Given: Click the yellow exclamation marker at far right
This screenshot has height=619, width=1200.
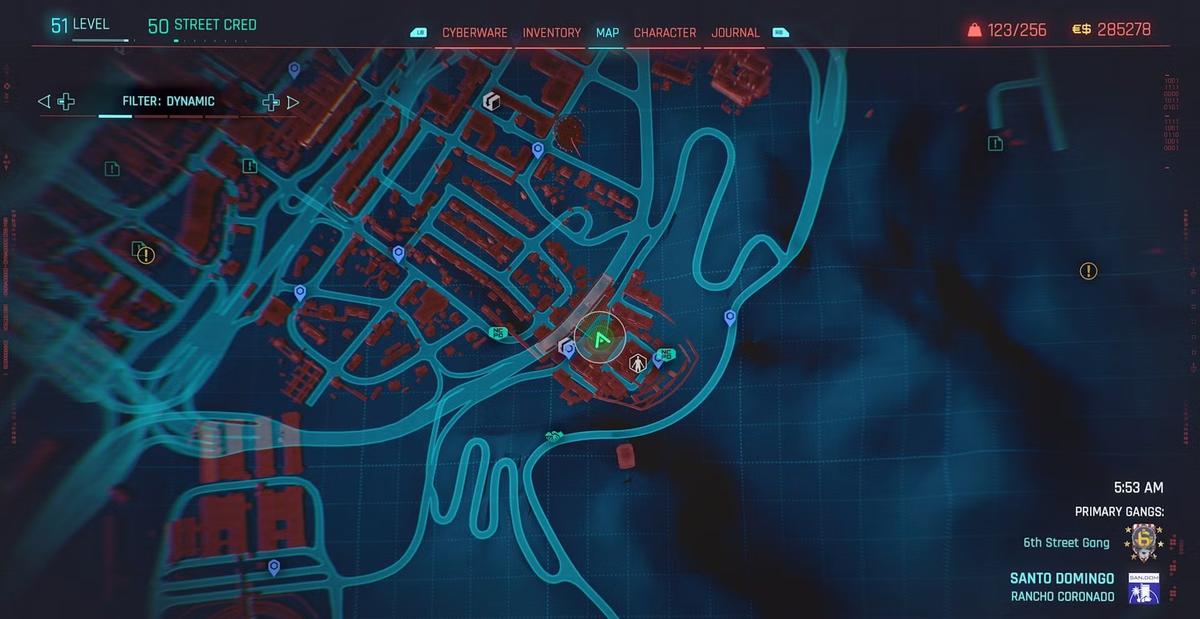Looking at the screenshot, I should point(1088,271).
